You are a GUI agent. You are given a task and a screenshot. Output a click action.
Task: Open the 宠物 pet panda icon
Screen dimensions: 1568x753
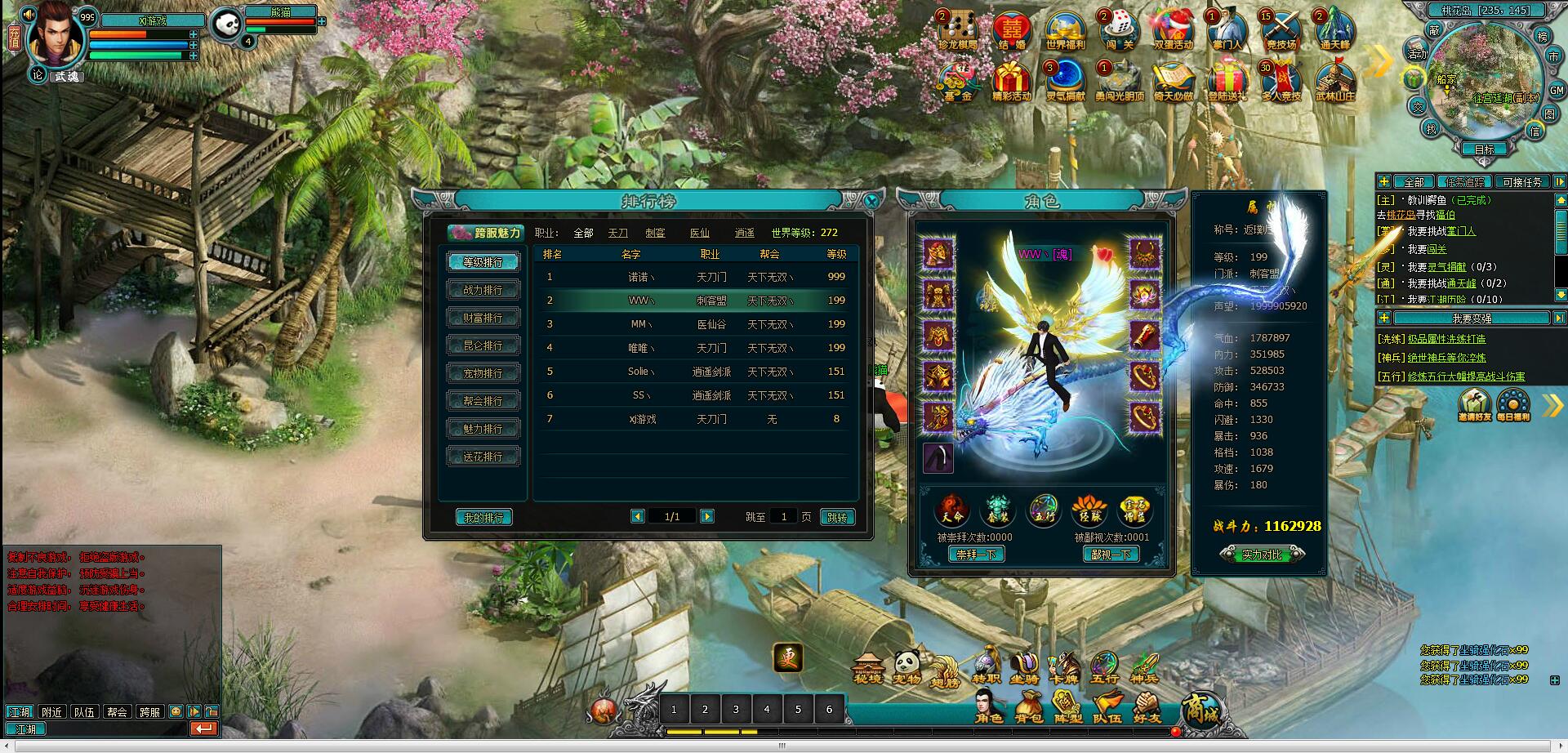[x=907, y=667]
